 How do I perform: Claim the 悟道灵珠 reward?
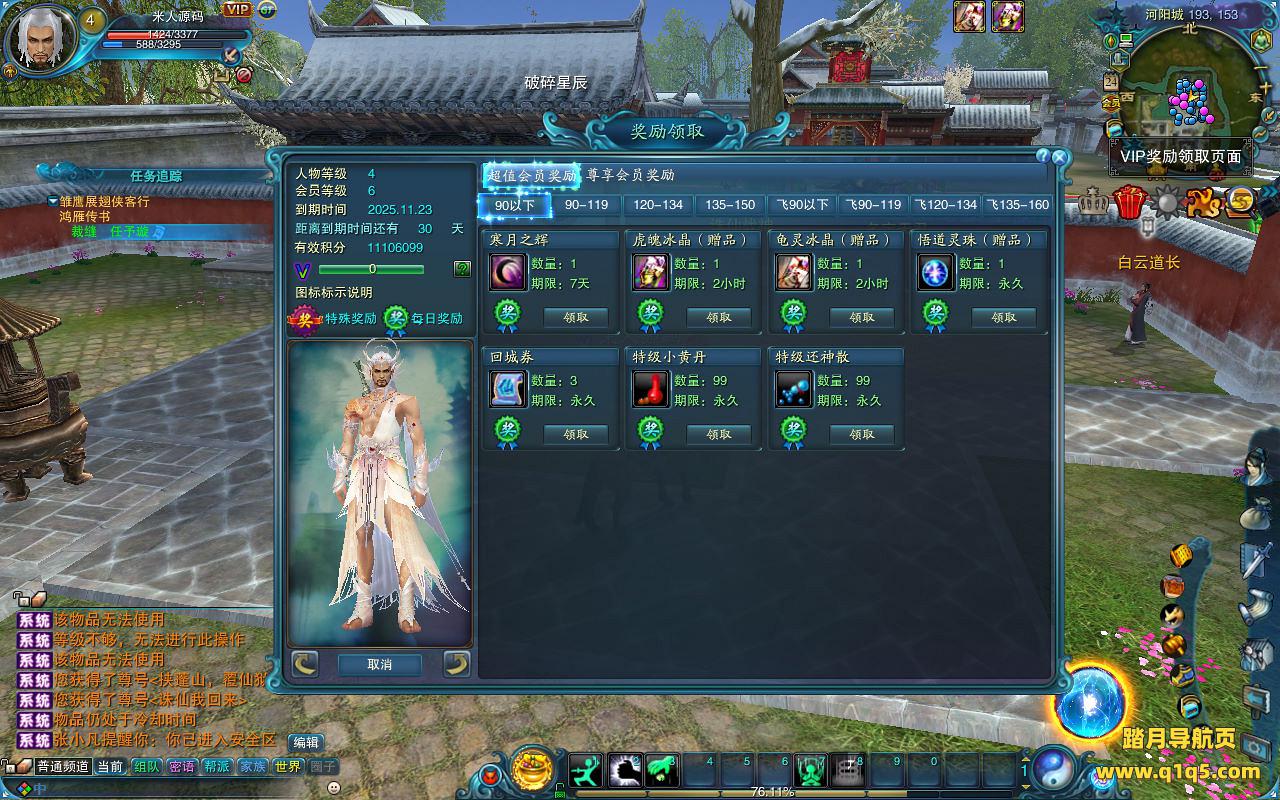(1004, 317)
